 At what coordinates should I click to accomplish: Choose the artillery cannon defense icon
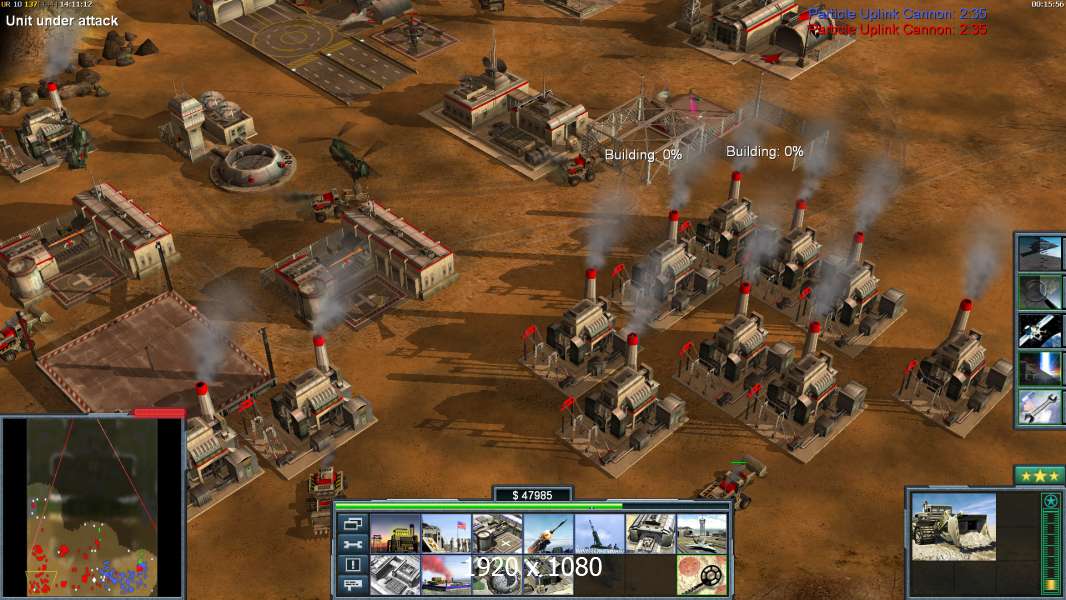click(x=599, y=533)
